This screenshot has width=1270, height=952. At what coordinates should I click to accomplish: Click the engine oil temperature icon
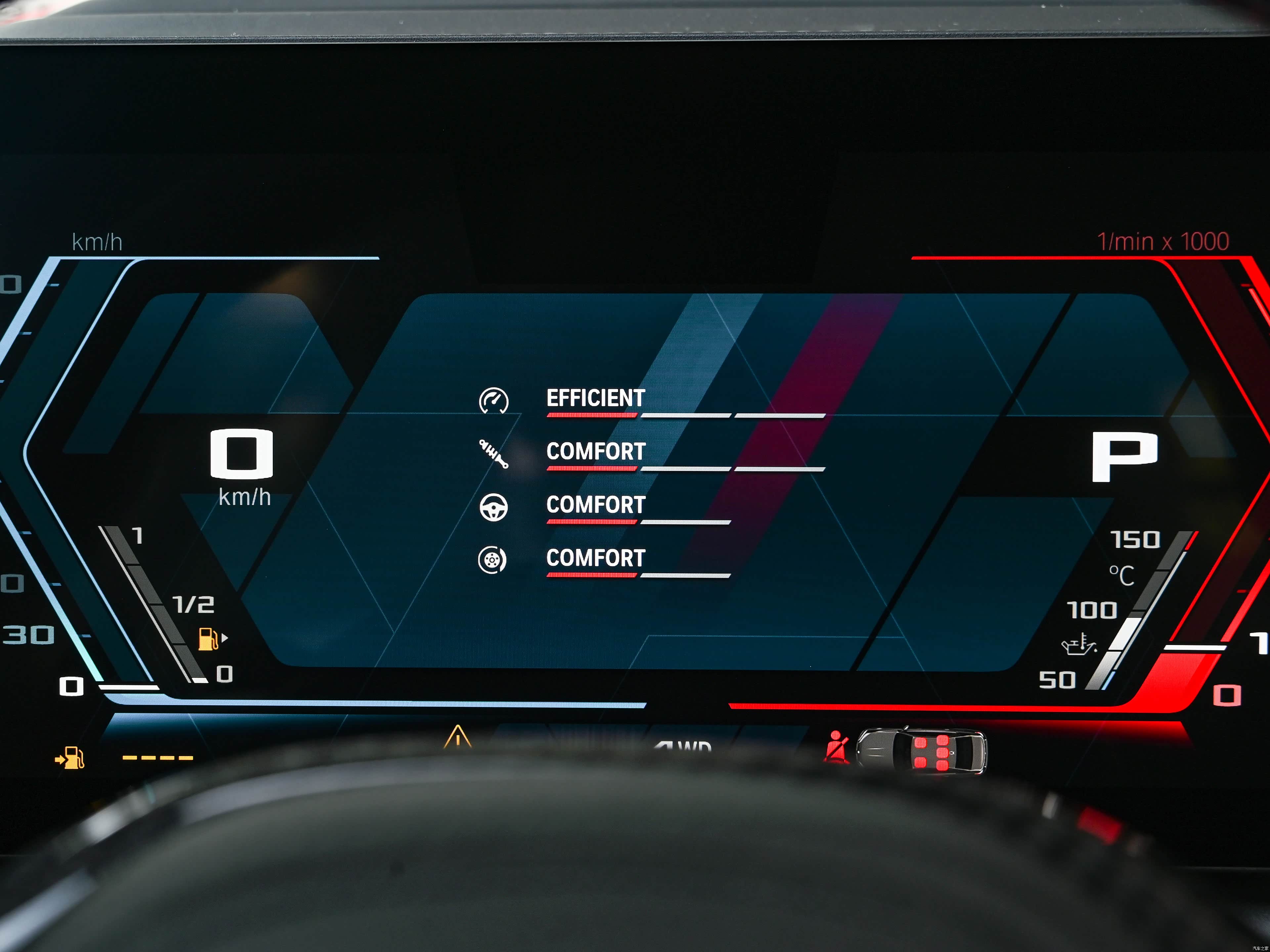click(x=1079, y=645)
